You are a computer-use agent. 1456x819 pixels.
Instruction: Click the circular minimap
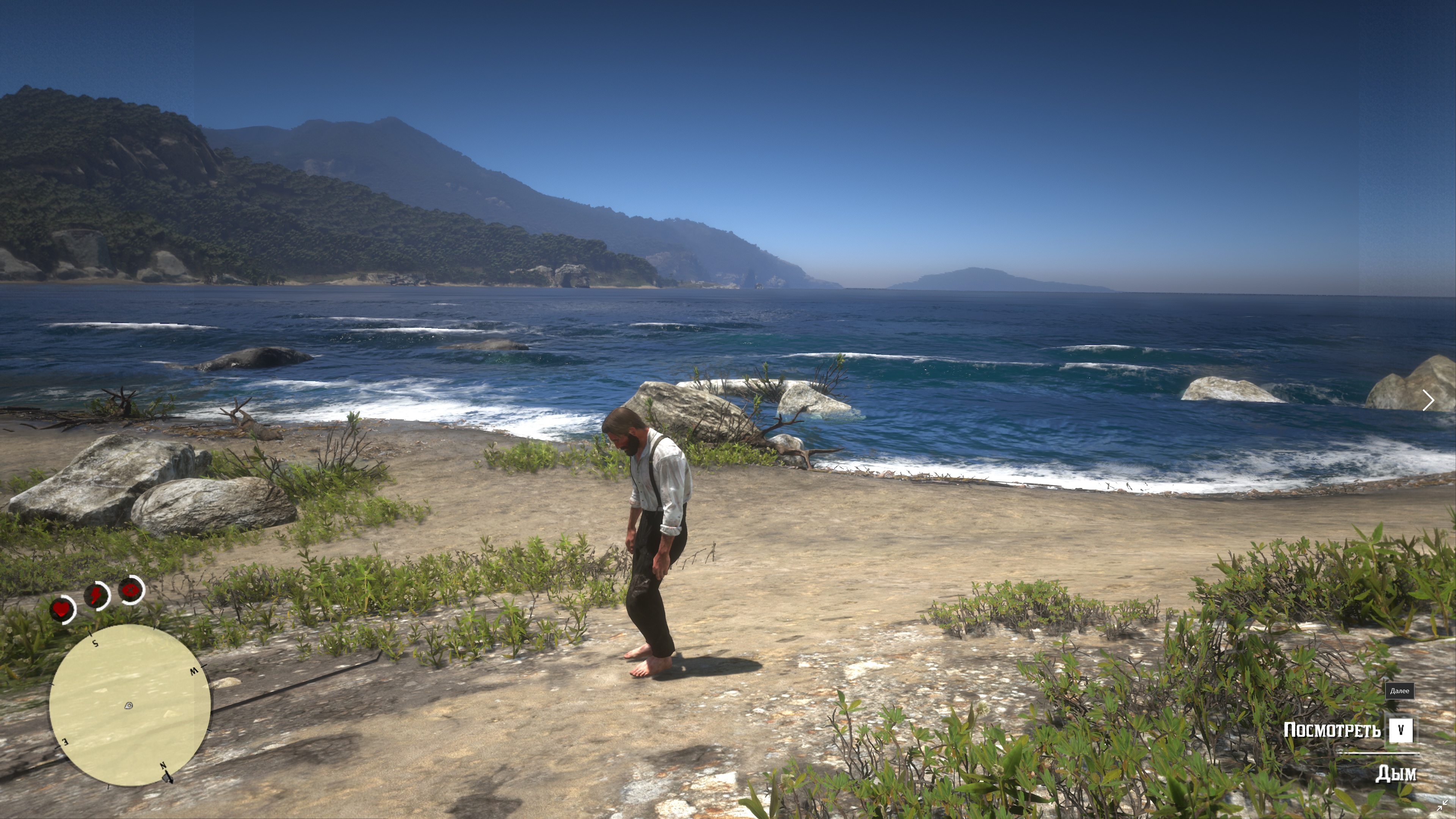[129, 705]
